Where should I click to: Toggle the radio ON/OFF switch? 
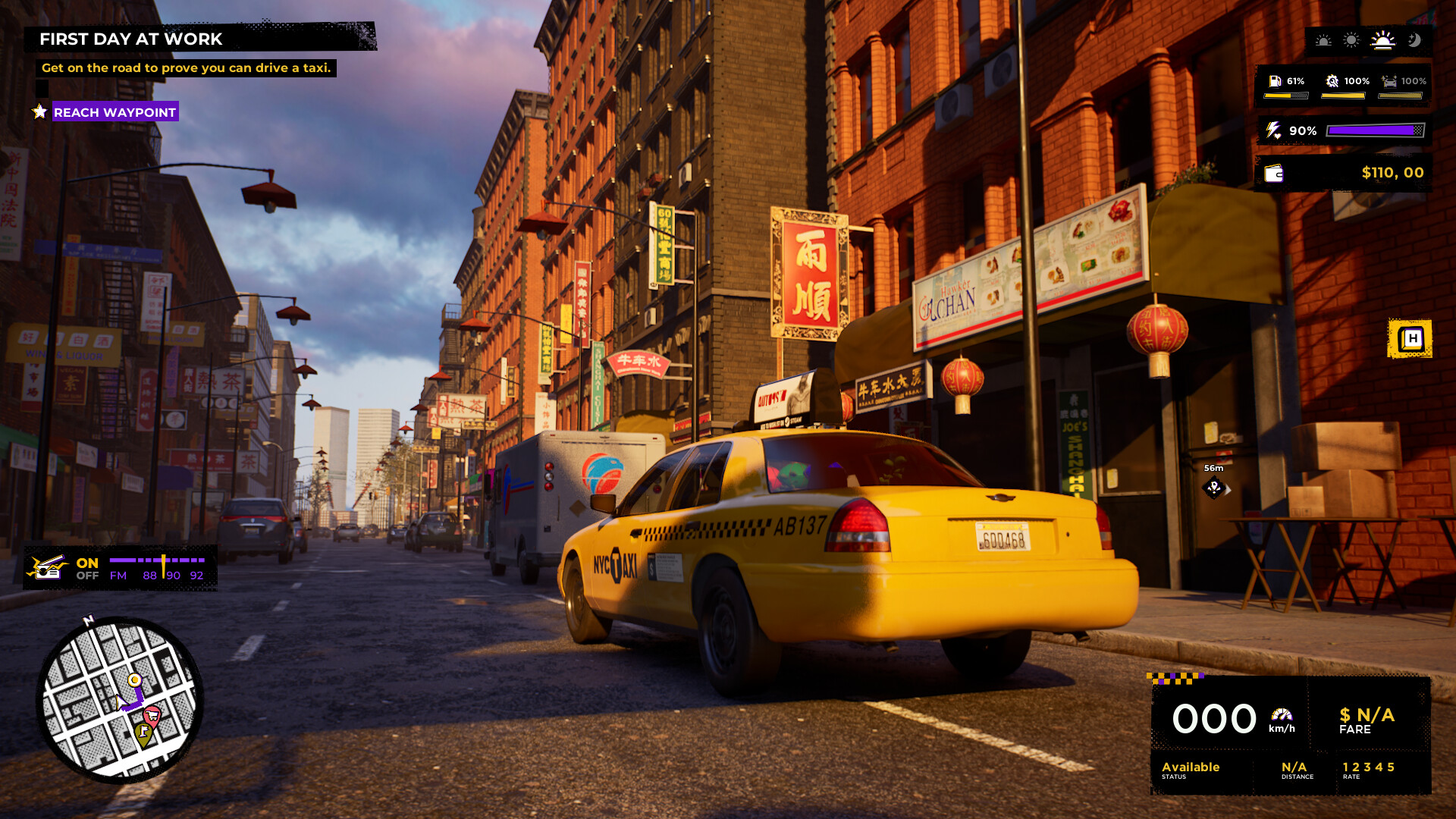[x=87, y=569]
